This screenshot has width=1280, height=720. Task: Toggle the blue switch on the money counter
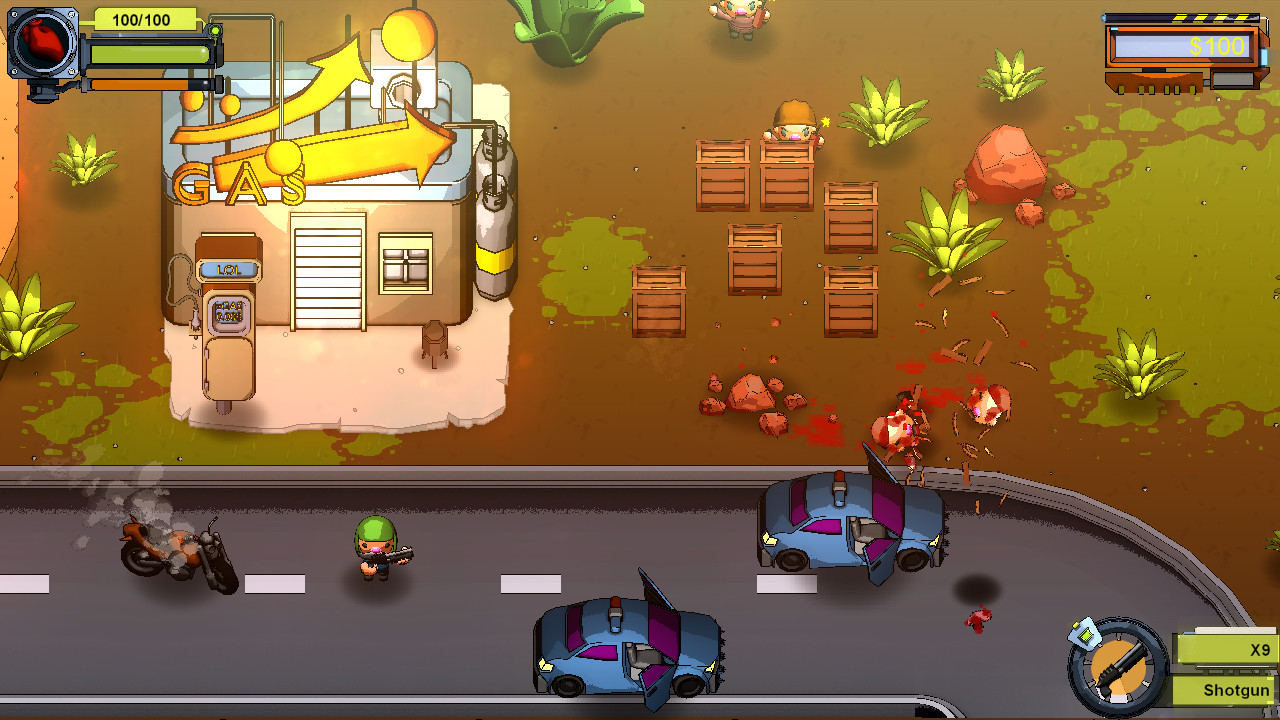pyautogui.click(x=1263, y=57)
